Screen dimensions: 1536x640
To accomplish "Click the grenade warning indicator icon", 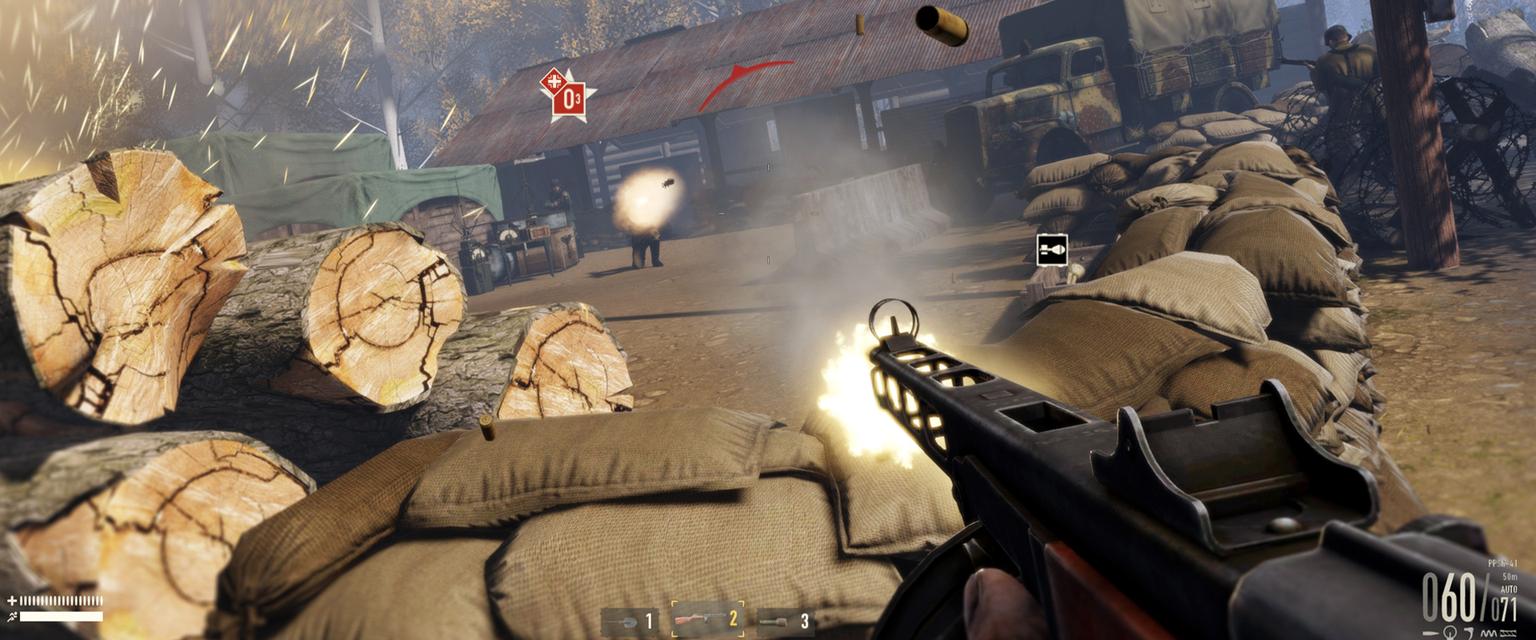I will (1051, 249).
